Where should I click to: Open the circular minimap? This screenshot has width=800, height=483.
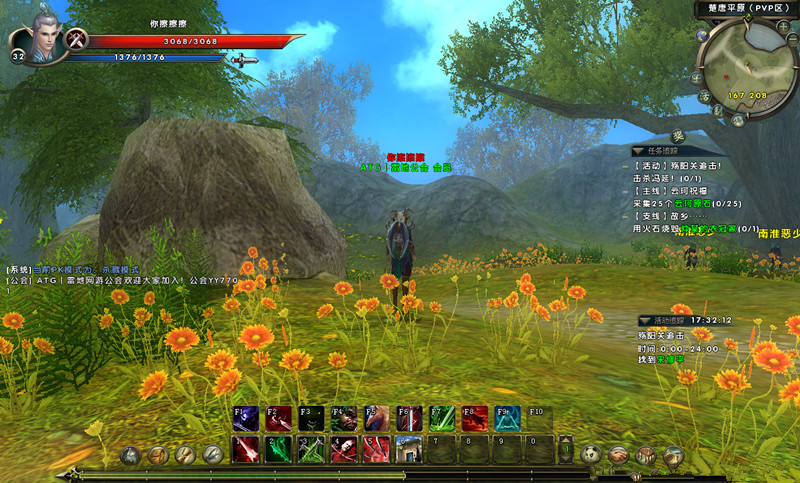[x=746, y=64]
